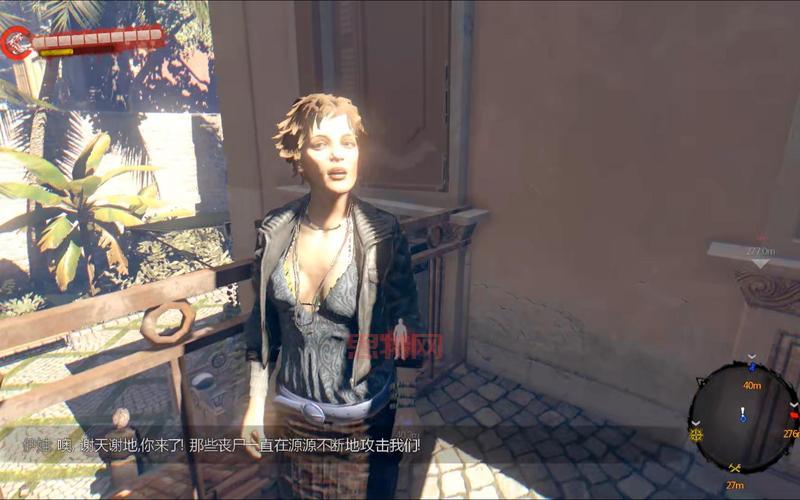Click the player exclamation marker on minimap
This screenshot has height=500, width=800.
point(743,414)
